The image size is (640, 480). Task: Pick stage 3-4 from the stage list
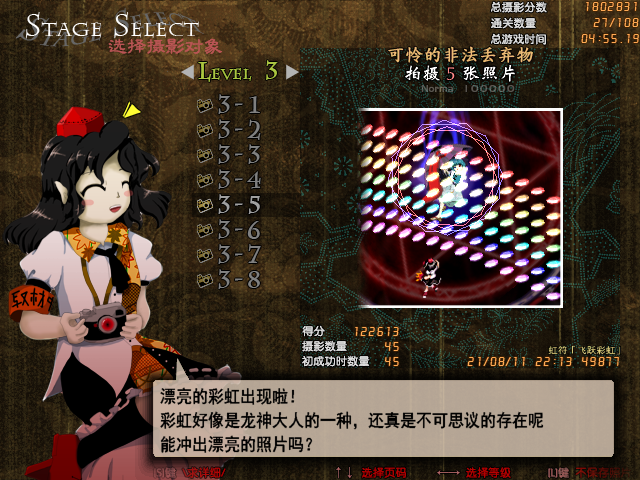(230, 180)
